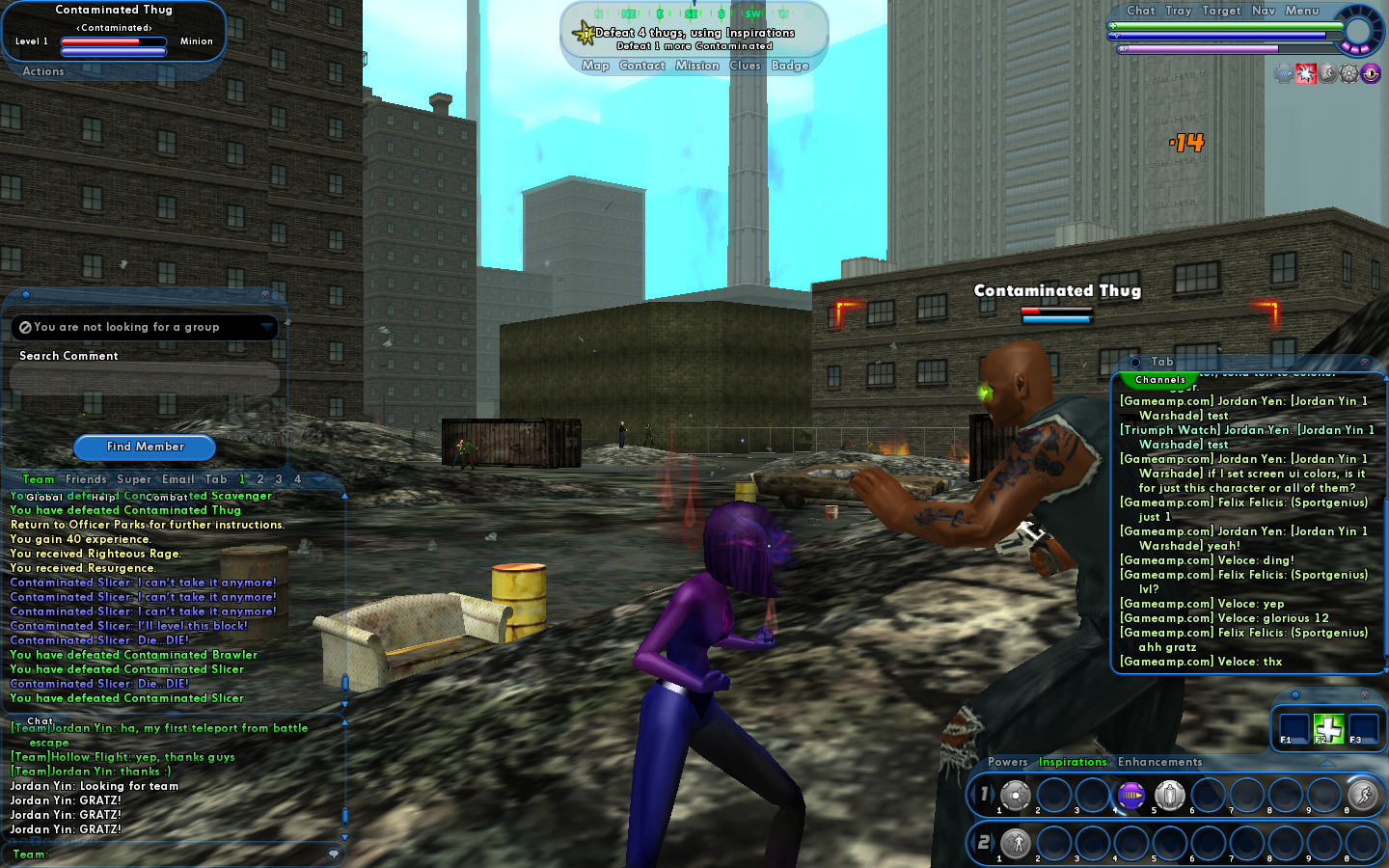
Task: View the Badge list
Action: [790, 66]
